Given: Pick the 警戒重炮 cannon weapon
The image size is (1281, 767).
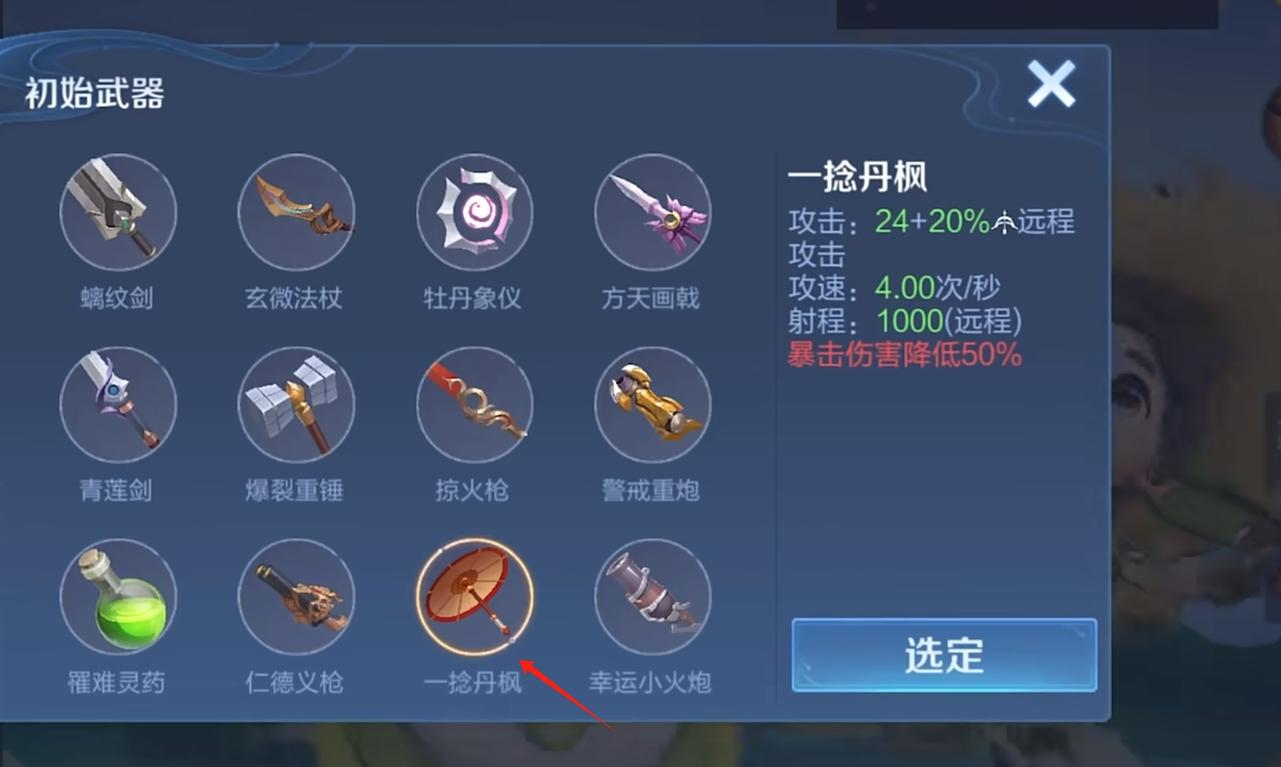Looking at the screenshot, I should click(652, 404).
